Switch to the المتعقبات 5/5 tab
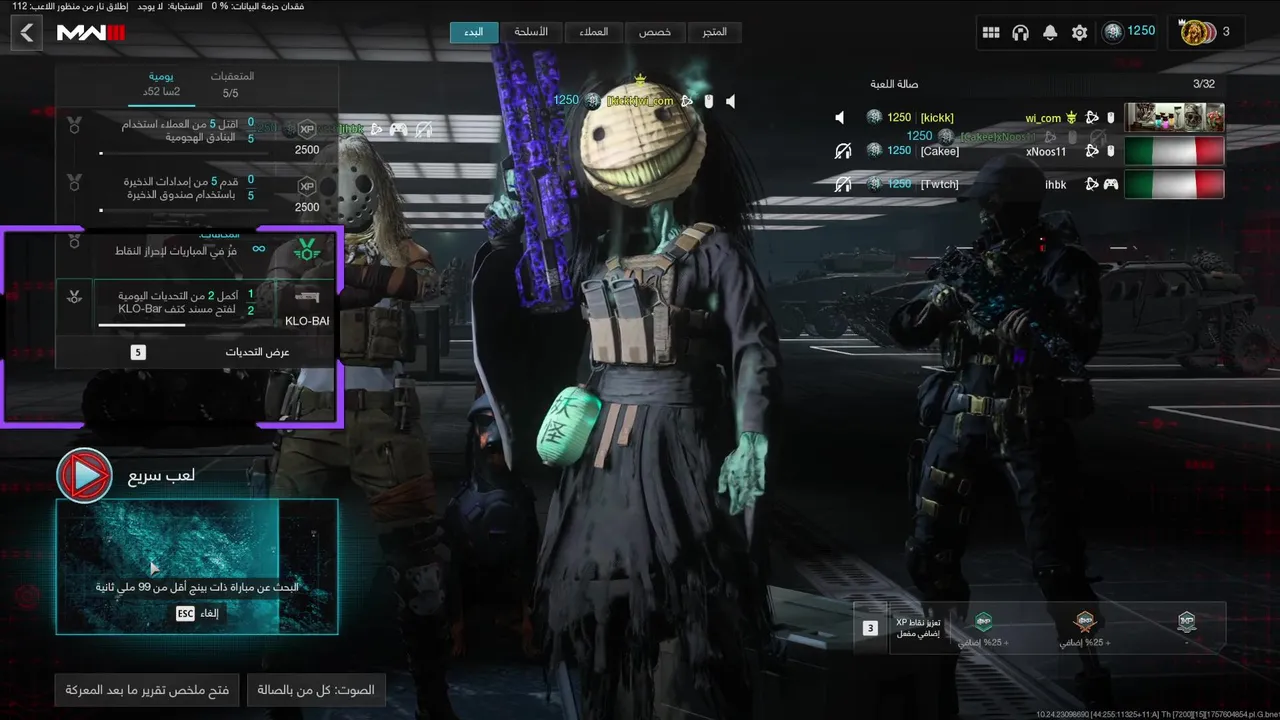The width and height of the screenshot is (1280, 720). [x=231, y=84]
